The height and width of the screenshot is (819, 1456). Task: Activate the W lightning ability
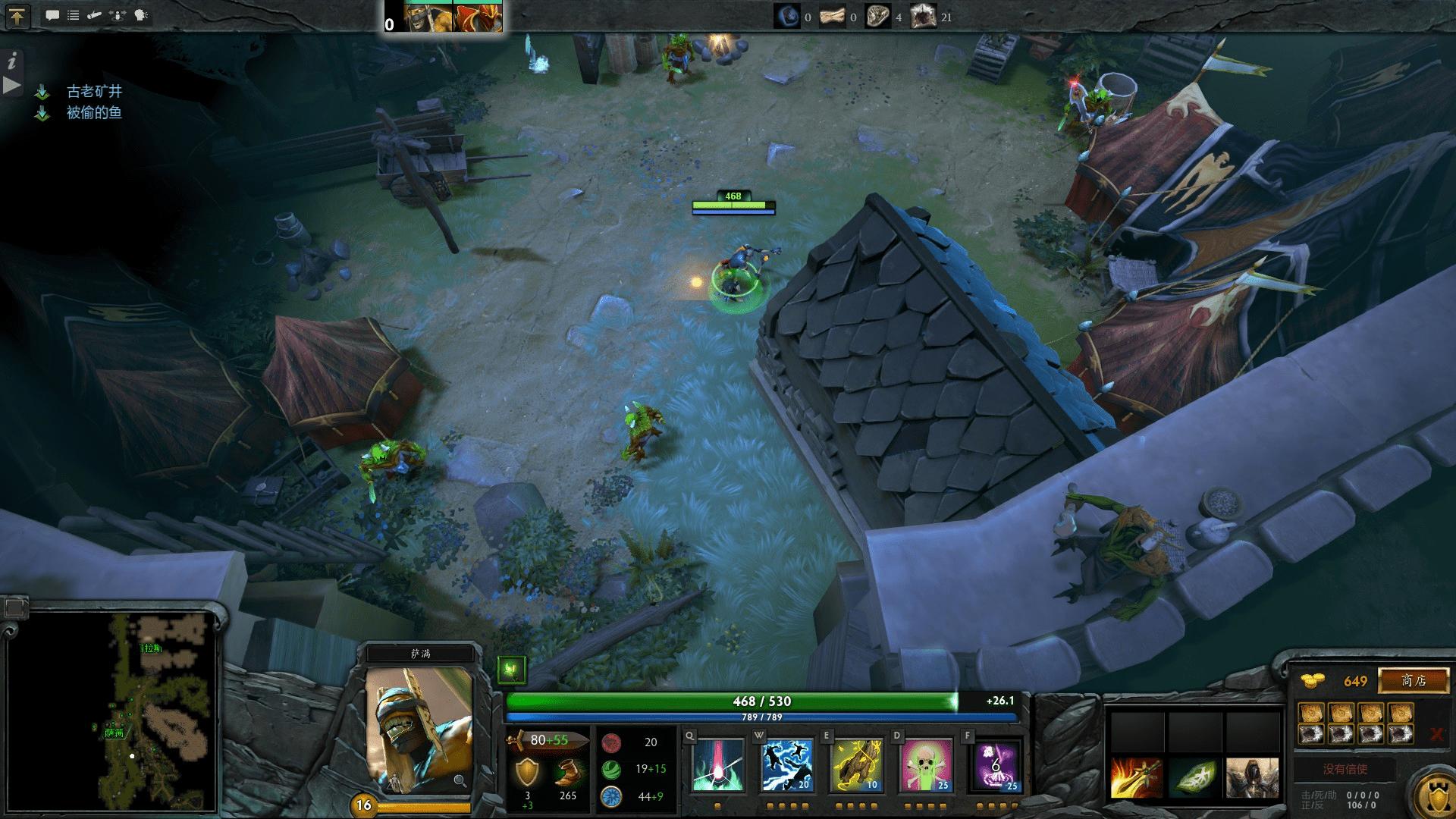coord(786,765)
